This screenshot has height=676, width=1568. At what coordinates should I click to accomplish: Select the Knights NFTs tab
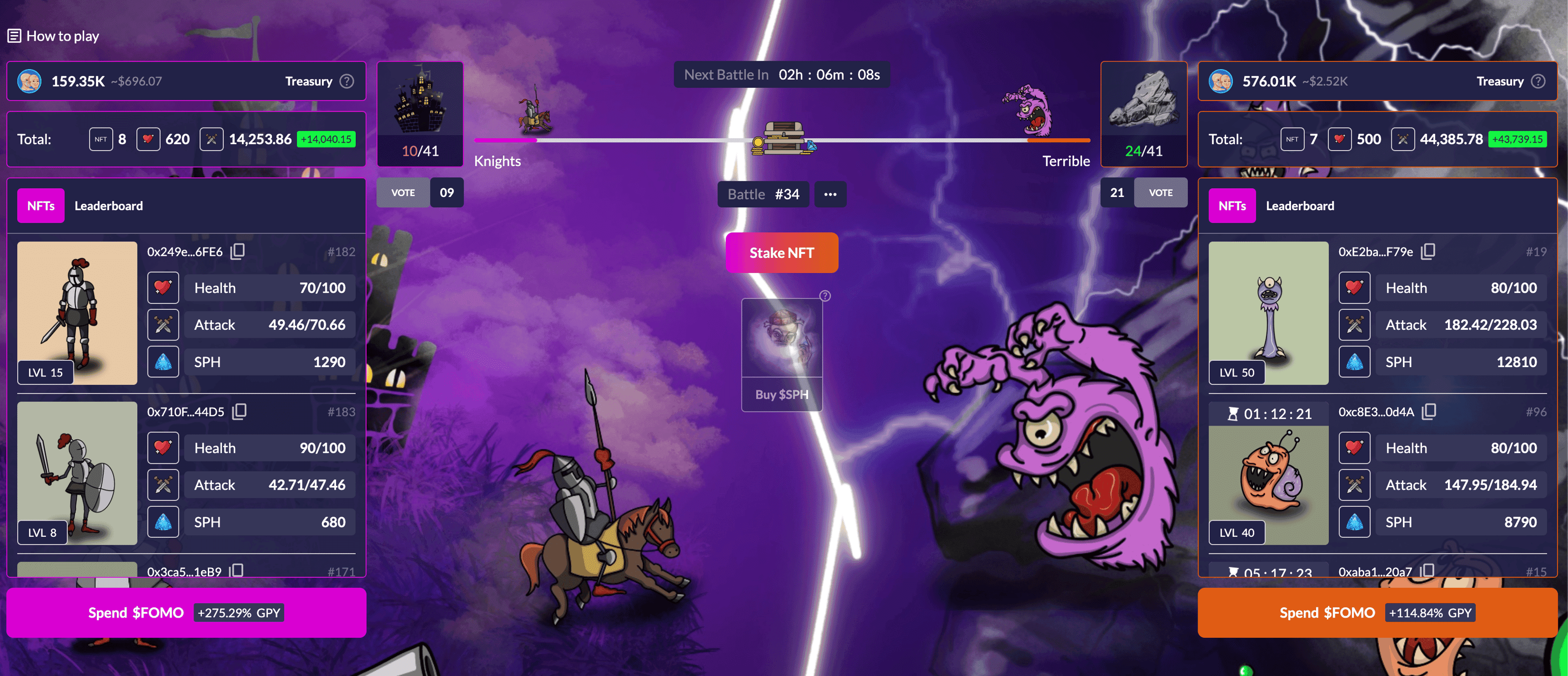(x=41, y=206)
